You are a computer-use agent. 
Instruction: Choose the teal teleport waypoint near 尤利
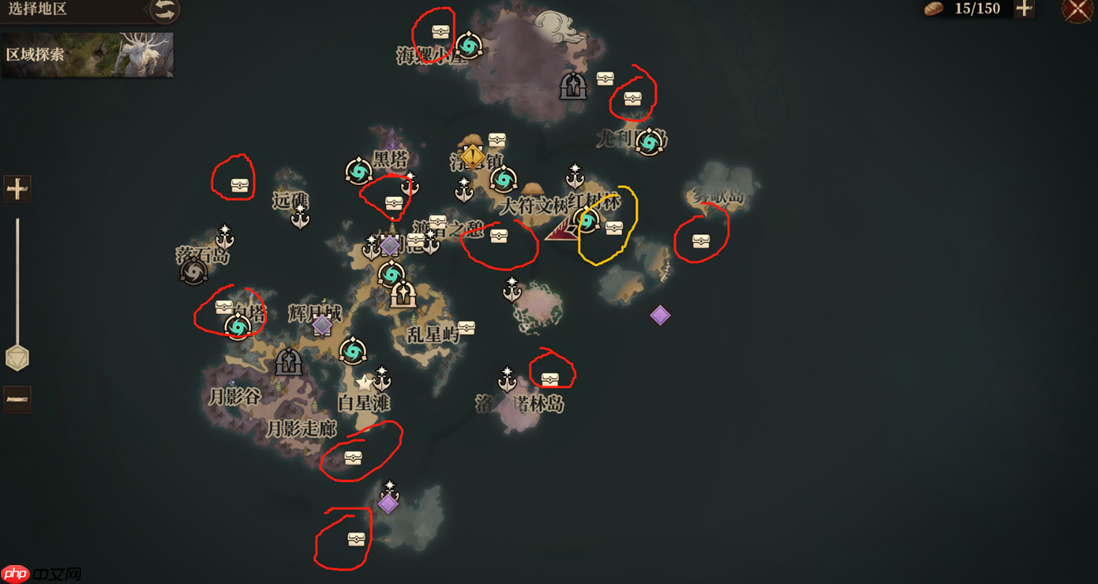(x=649, y=141)
